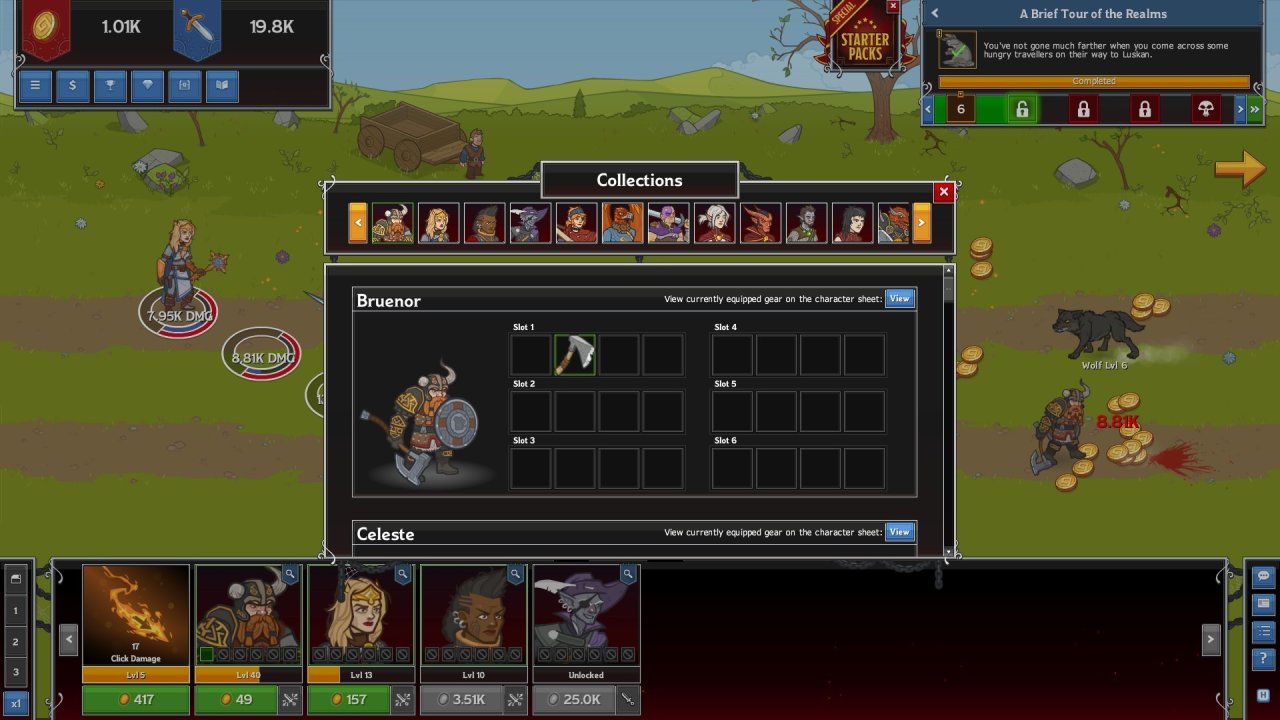Advance with the large orange arrow
Screen dimensions: 1280x720
(x=1240, y=169)
